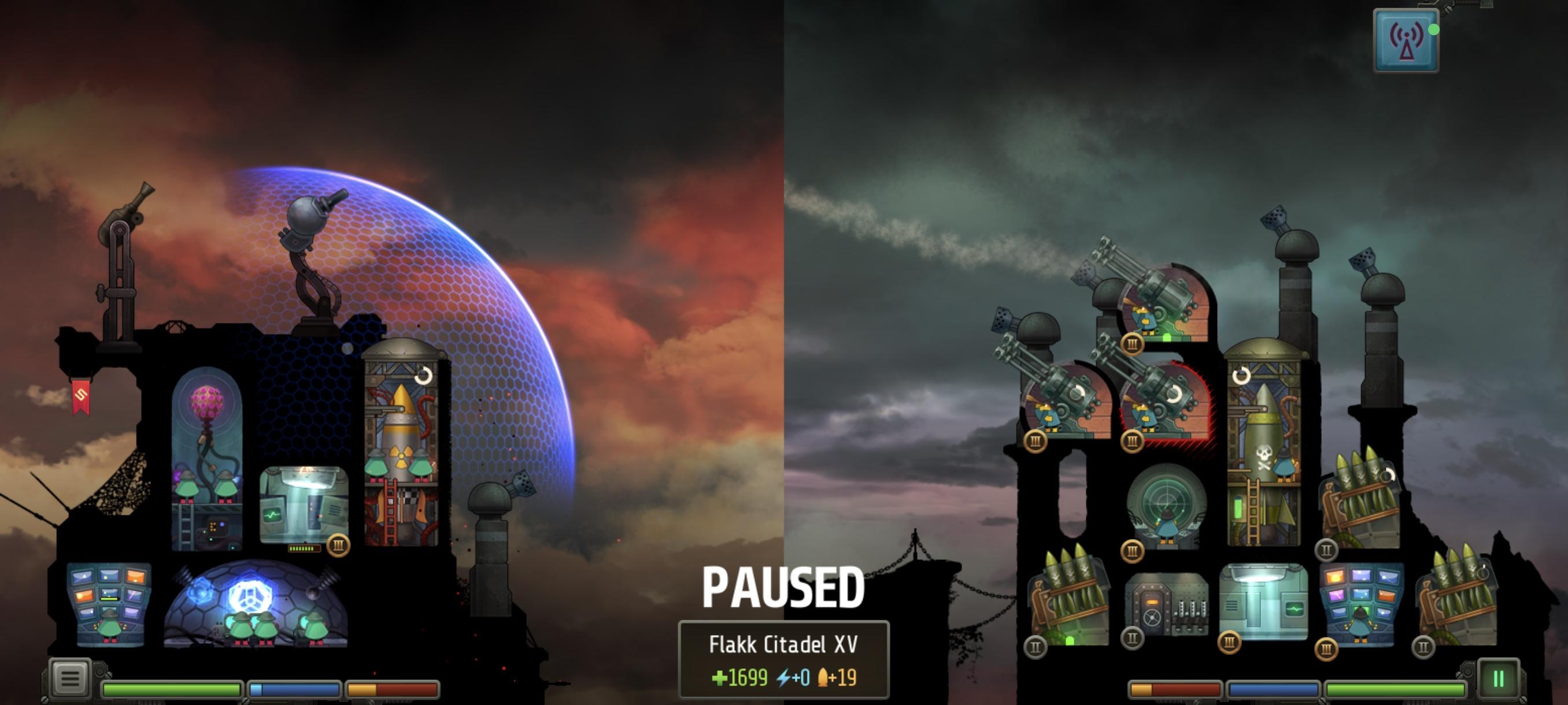Tap the green status dot on the antenna button
This screenshot has width=1568, height=705.
pos(1434,29)
